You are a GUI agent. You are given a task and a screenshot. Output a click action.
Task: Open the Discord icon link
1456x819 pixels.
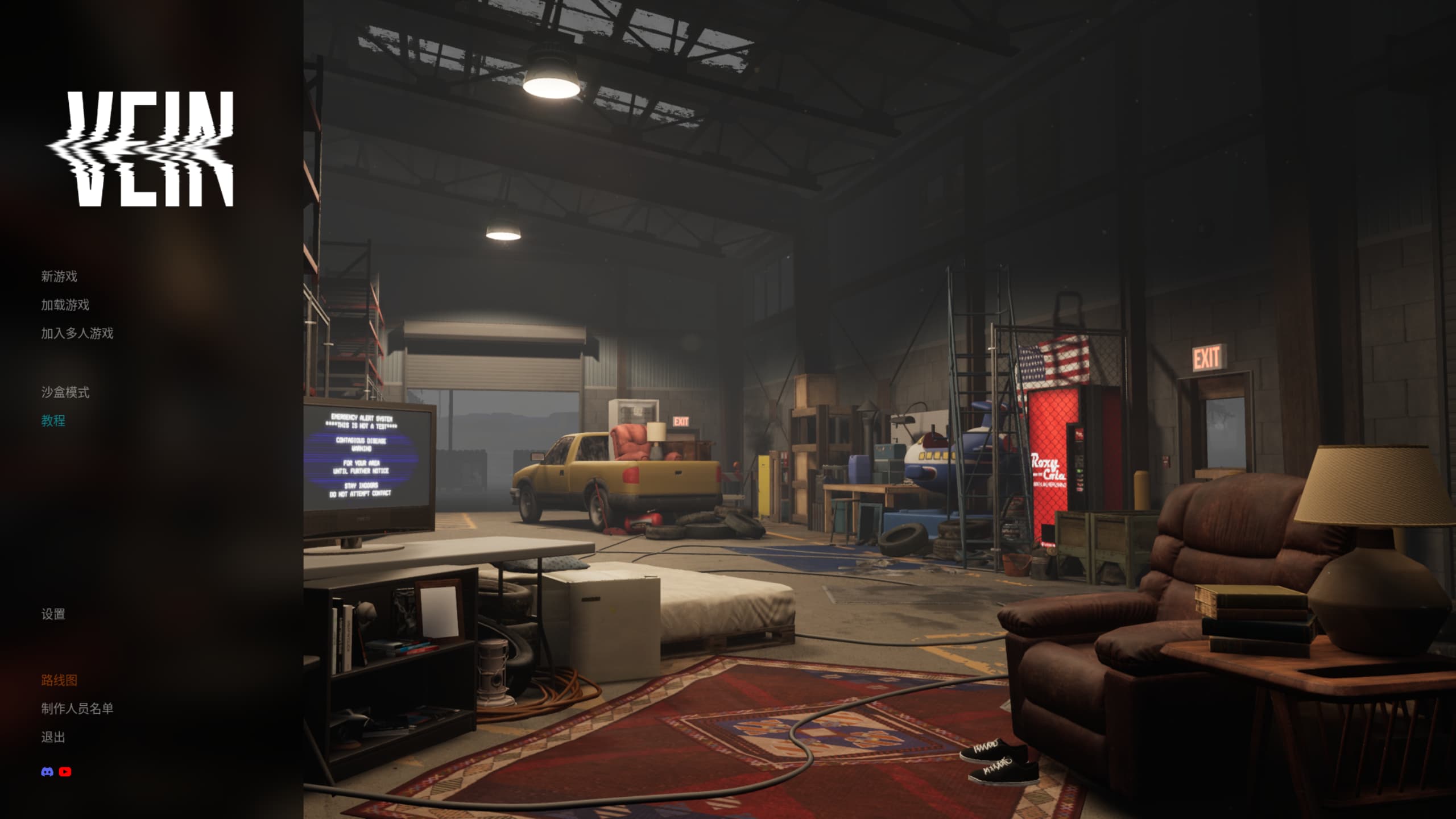tap(47, 772)
